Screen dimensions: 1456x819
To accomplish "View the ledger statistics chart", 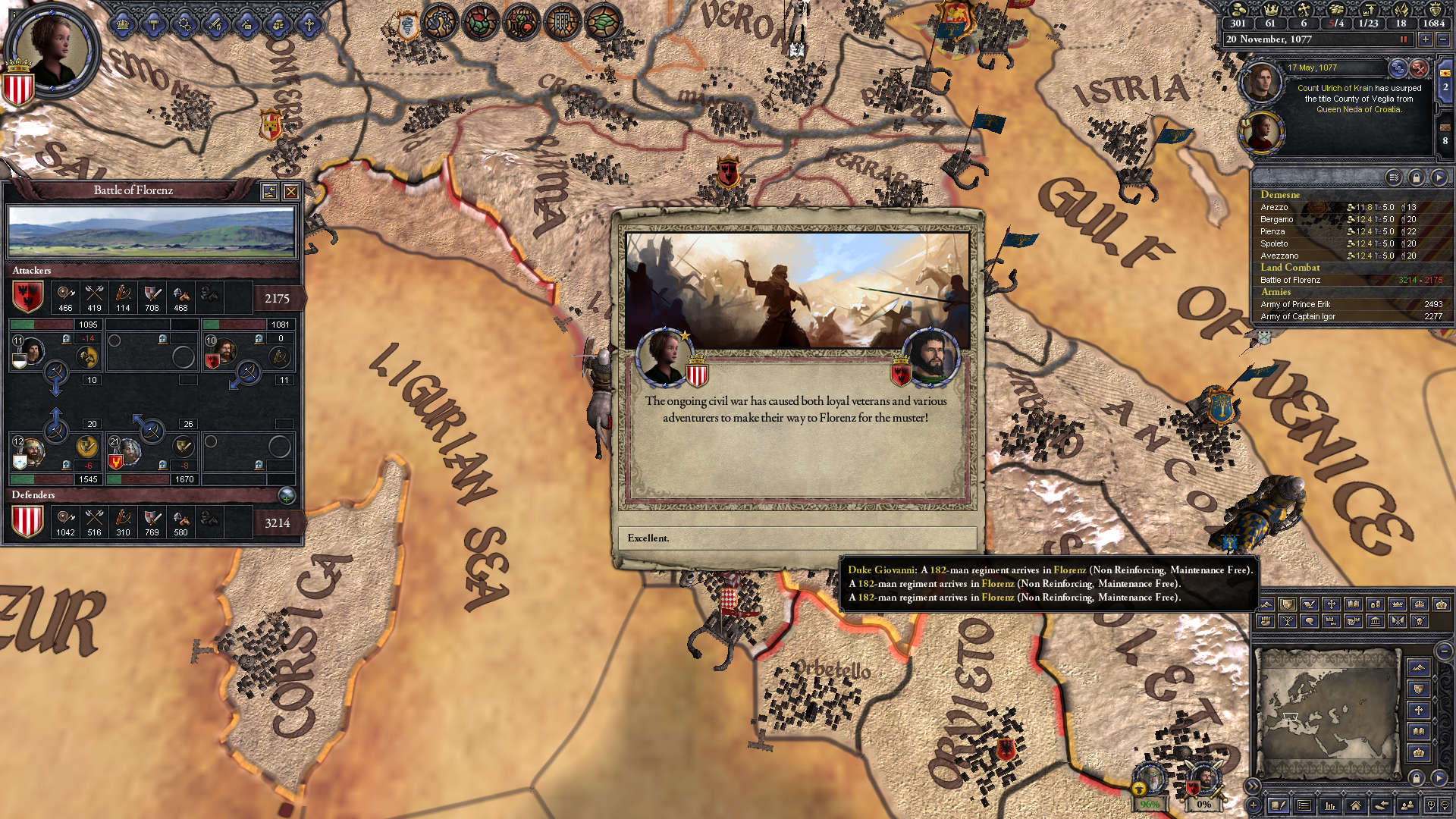I will pyautogui.click(x=1330, y=805).
